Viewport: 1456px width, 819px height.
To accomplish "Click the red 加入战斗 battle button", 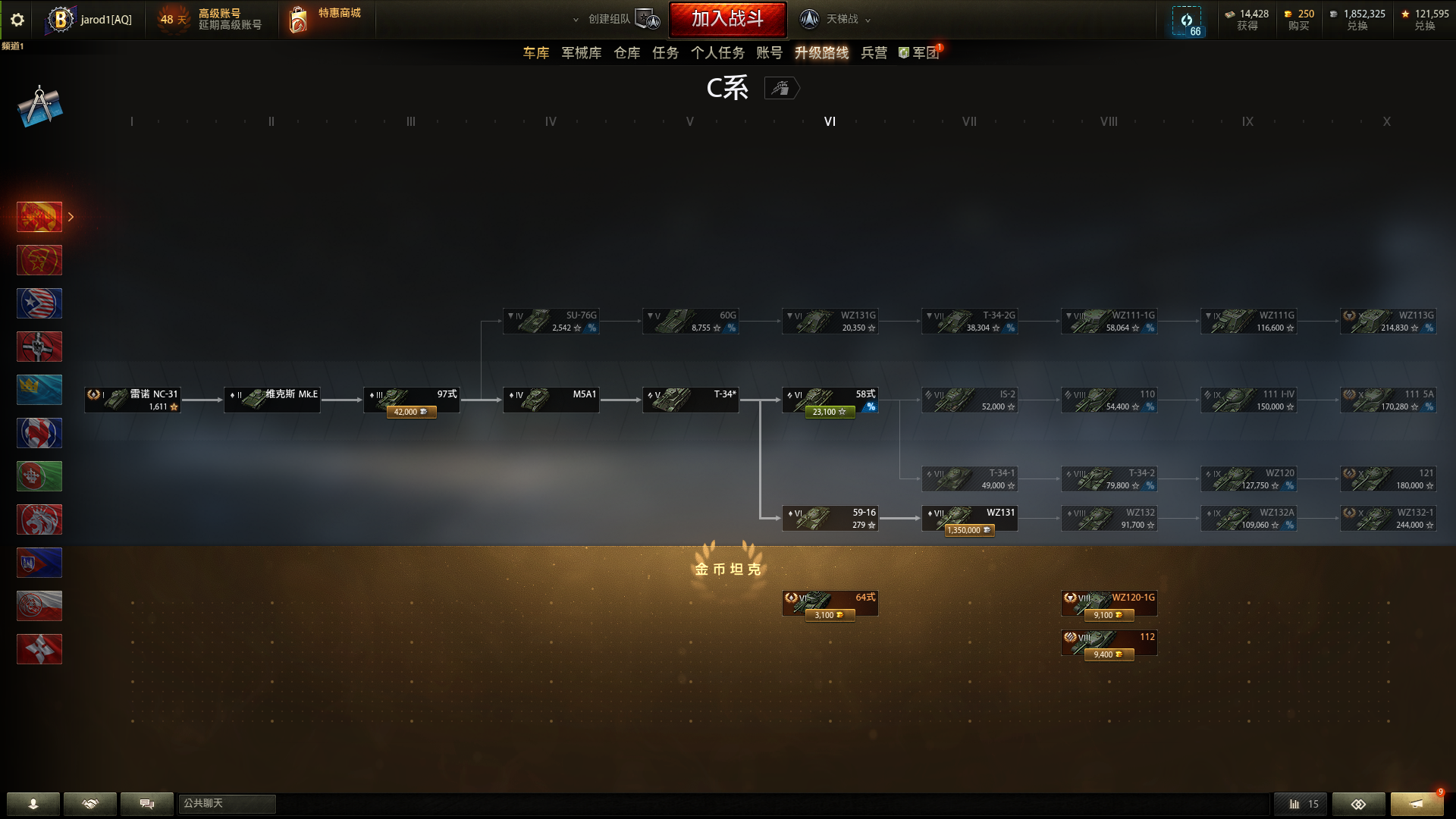I will (727, 19).
